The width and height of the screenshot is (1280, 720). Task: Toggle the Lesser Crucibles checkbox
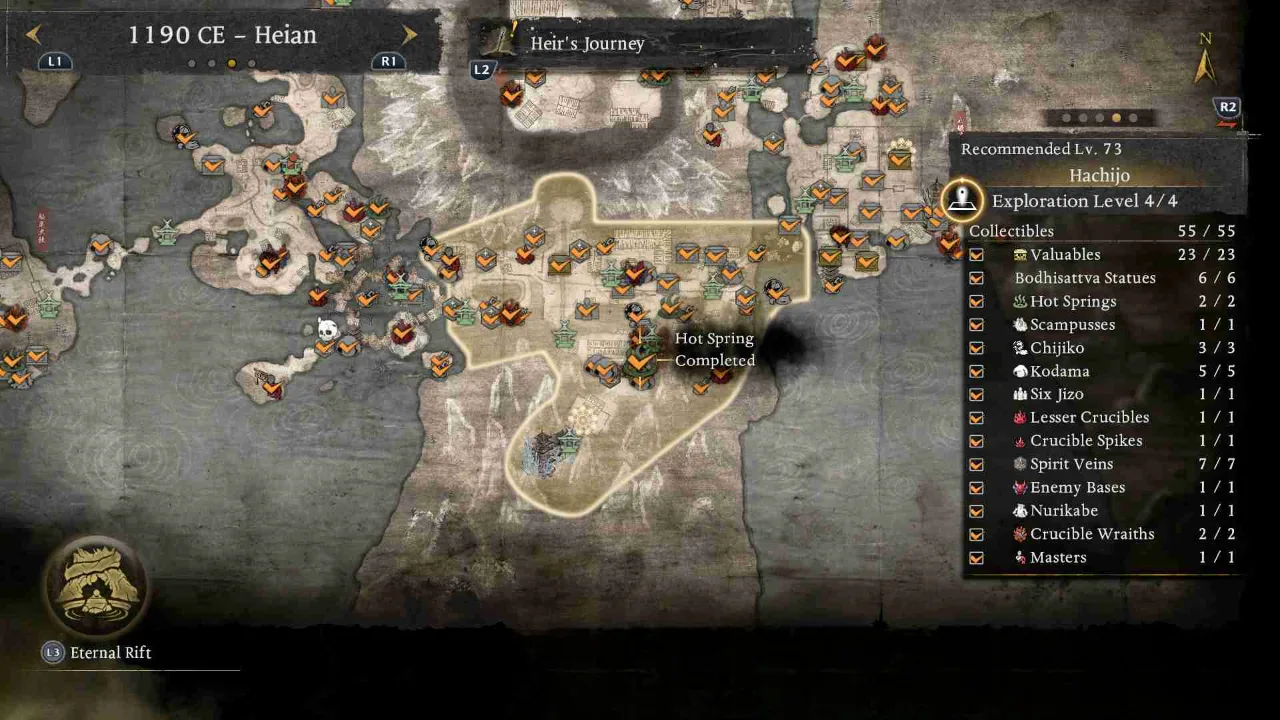coord(976,418)
